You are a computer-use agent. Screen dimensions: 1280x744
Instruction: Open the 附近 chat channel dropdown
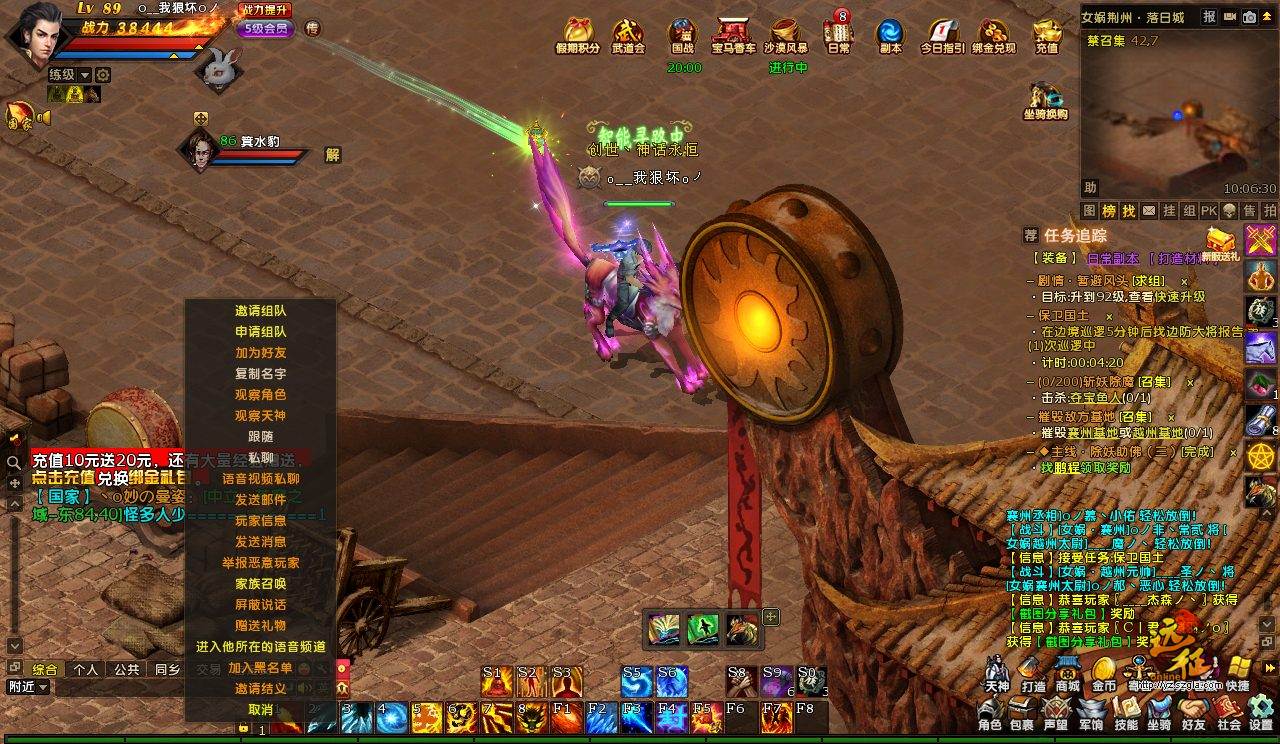coord(28,687)
